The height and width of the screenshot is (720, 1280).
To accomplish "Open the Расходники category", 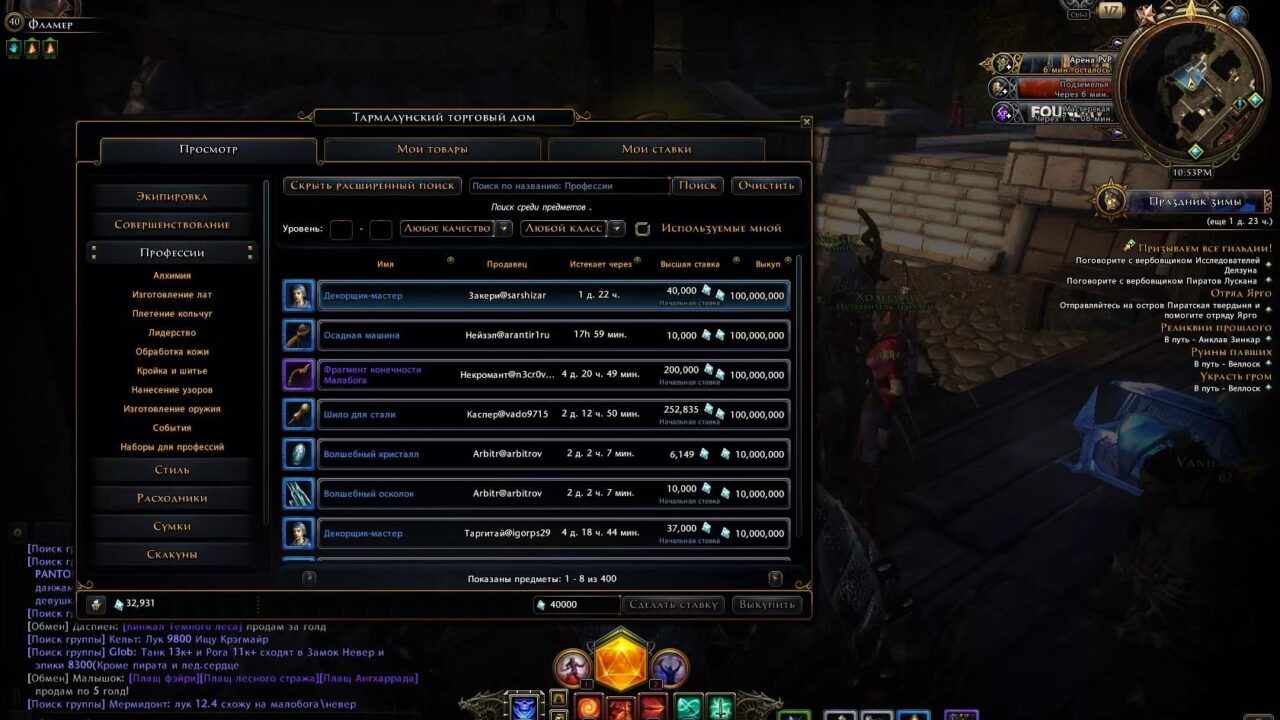I will pyautogui.click(x=172, y=498).
